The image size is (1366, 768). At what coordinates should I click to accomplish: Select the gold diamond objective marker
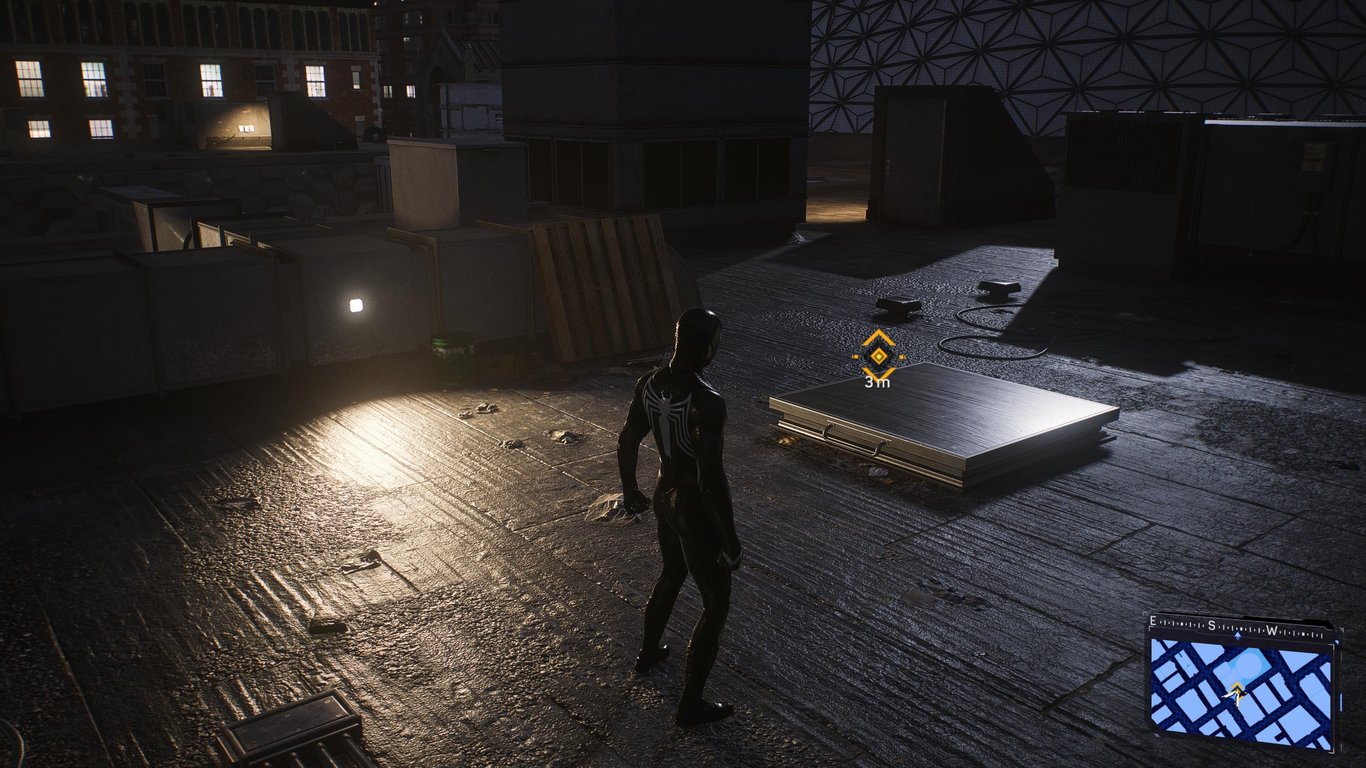click(x=878, y=355)
